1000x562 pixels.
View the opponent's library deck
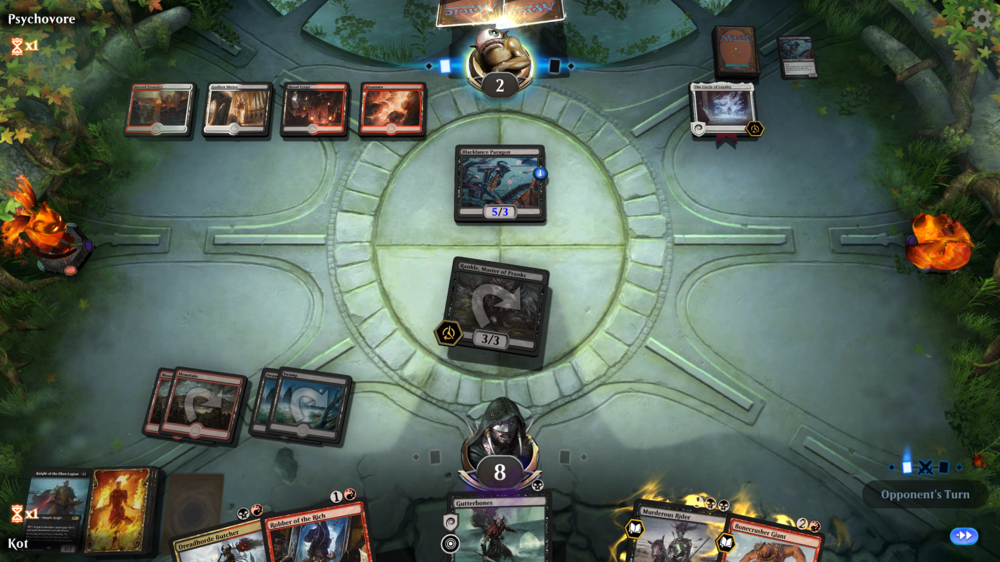pos(735,50)
